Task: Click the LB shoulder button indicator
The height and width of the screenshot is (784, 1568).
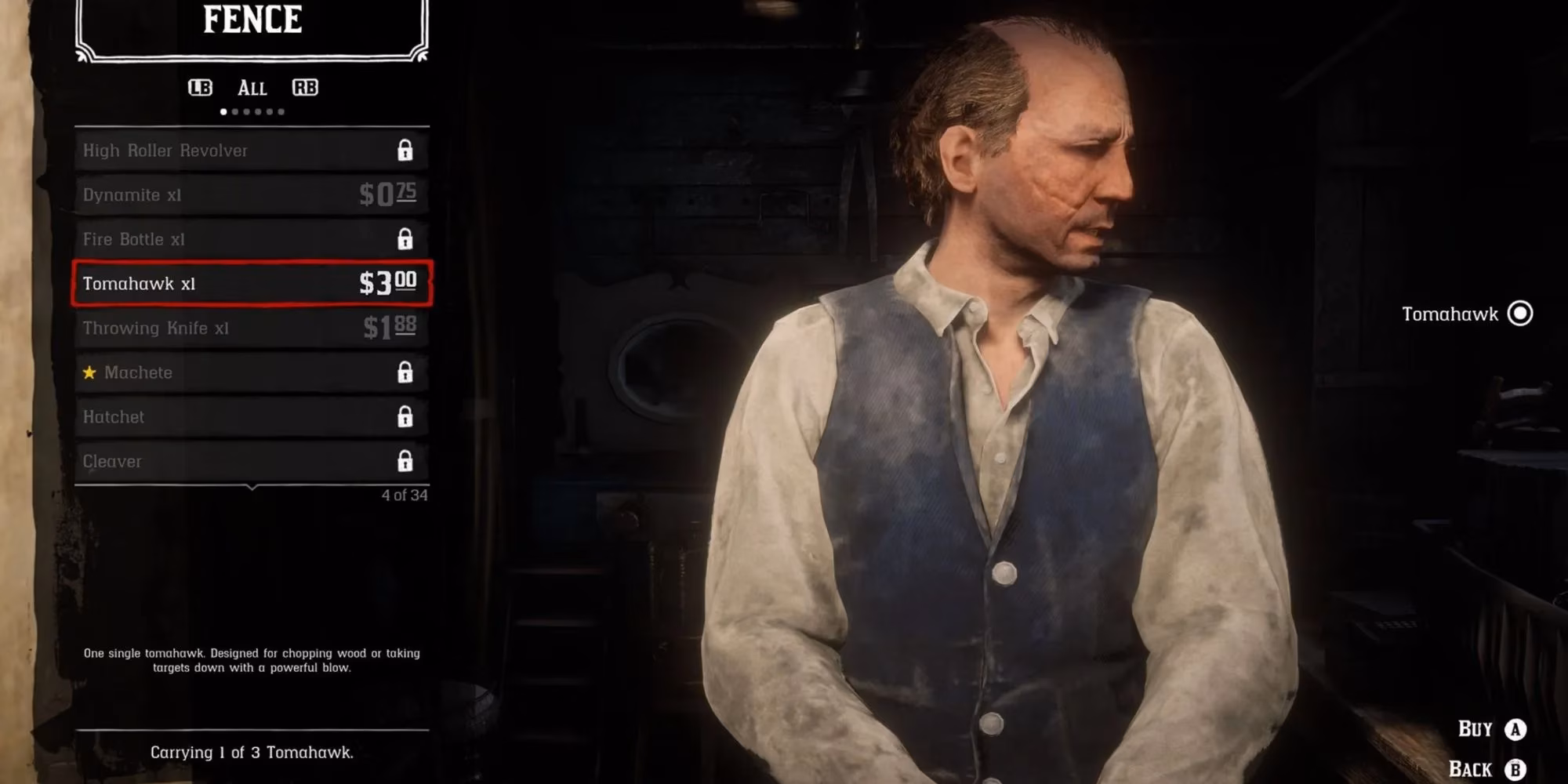Action: (x=200, y=88)
